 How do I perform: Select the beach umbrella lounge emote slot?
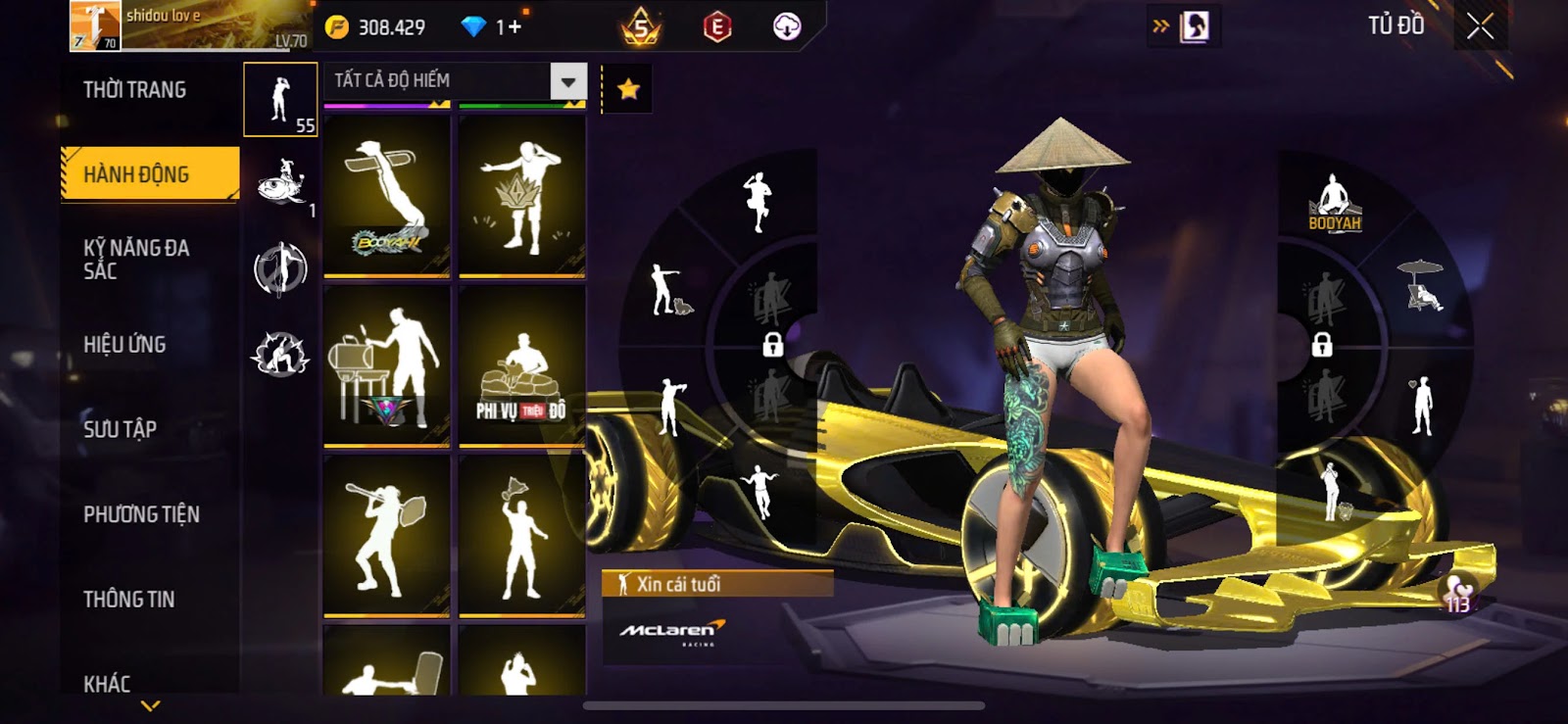coord(1421,285)
